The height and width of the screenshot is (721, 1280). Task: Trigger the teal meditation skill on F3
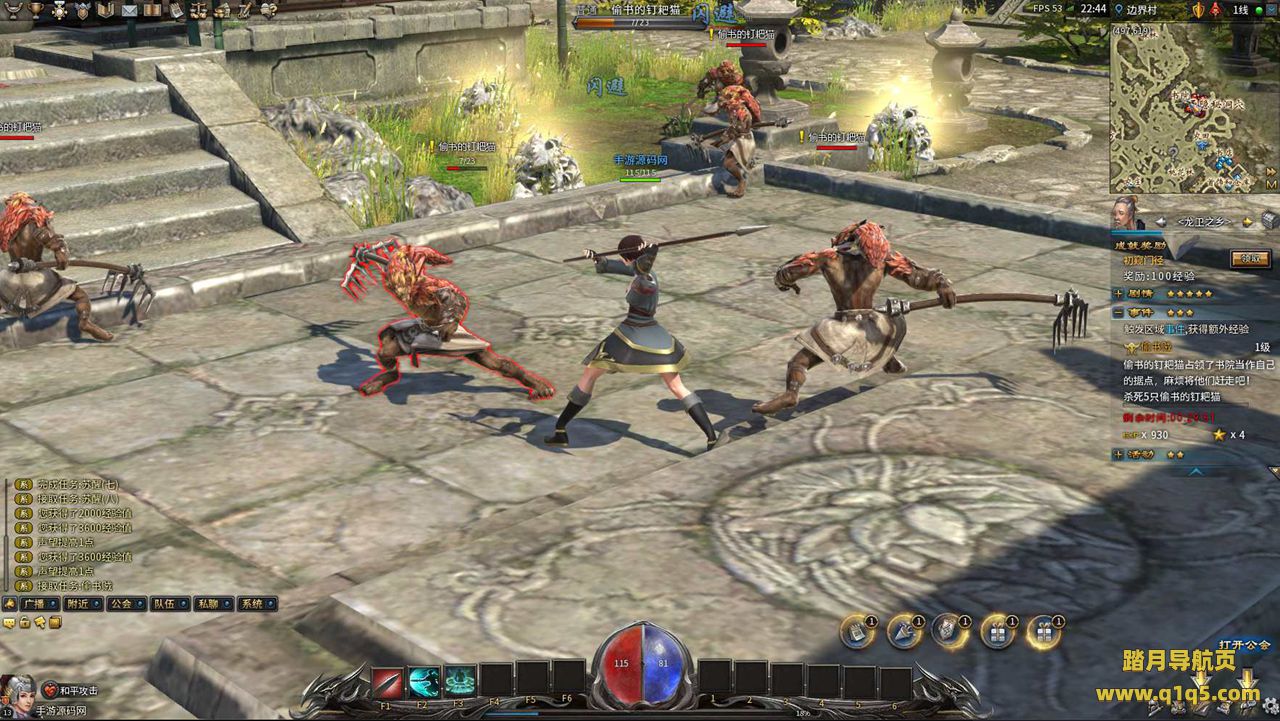coord(460,681)
